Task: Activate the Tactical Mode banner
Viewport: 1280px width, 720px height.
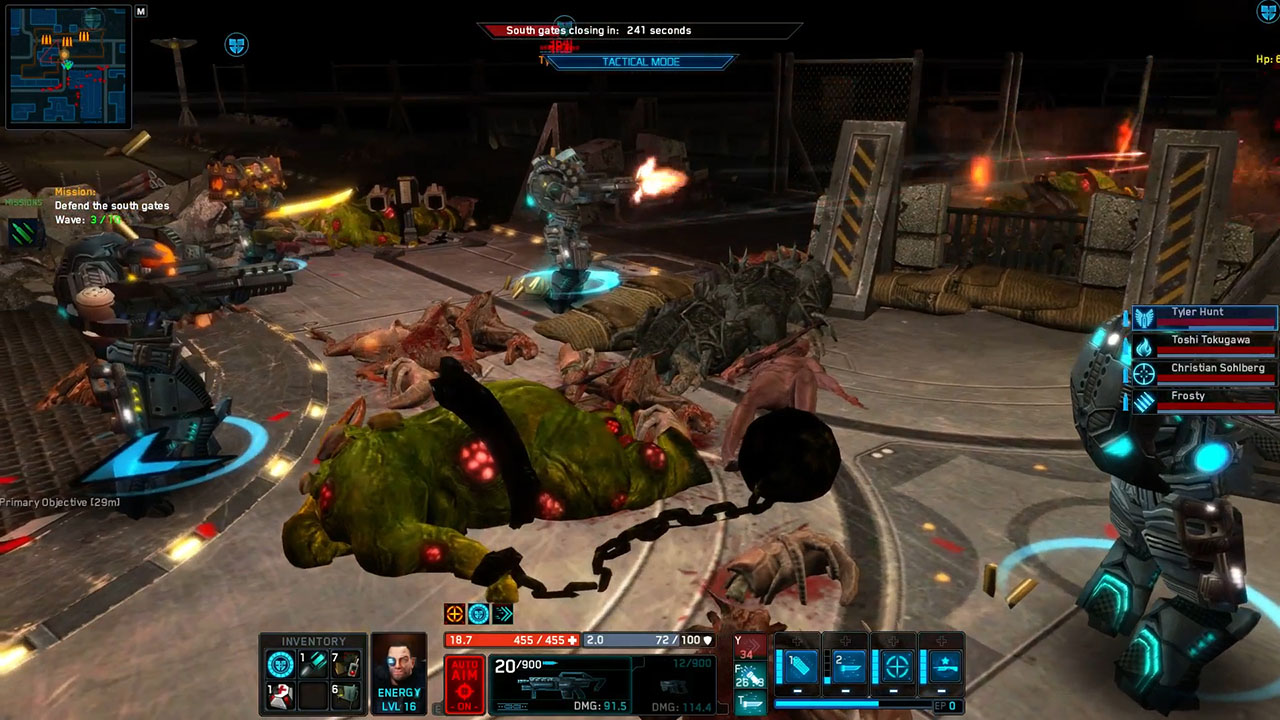Action: pyautogui.click(x=641, y=62)
